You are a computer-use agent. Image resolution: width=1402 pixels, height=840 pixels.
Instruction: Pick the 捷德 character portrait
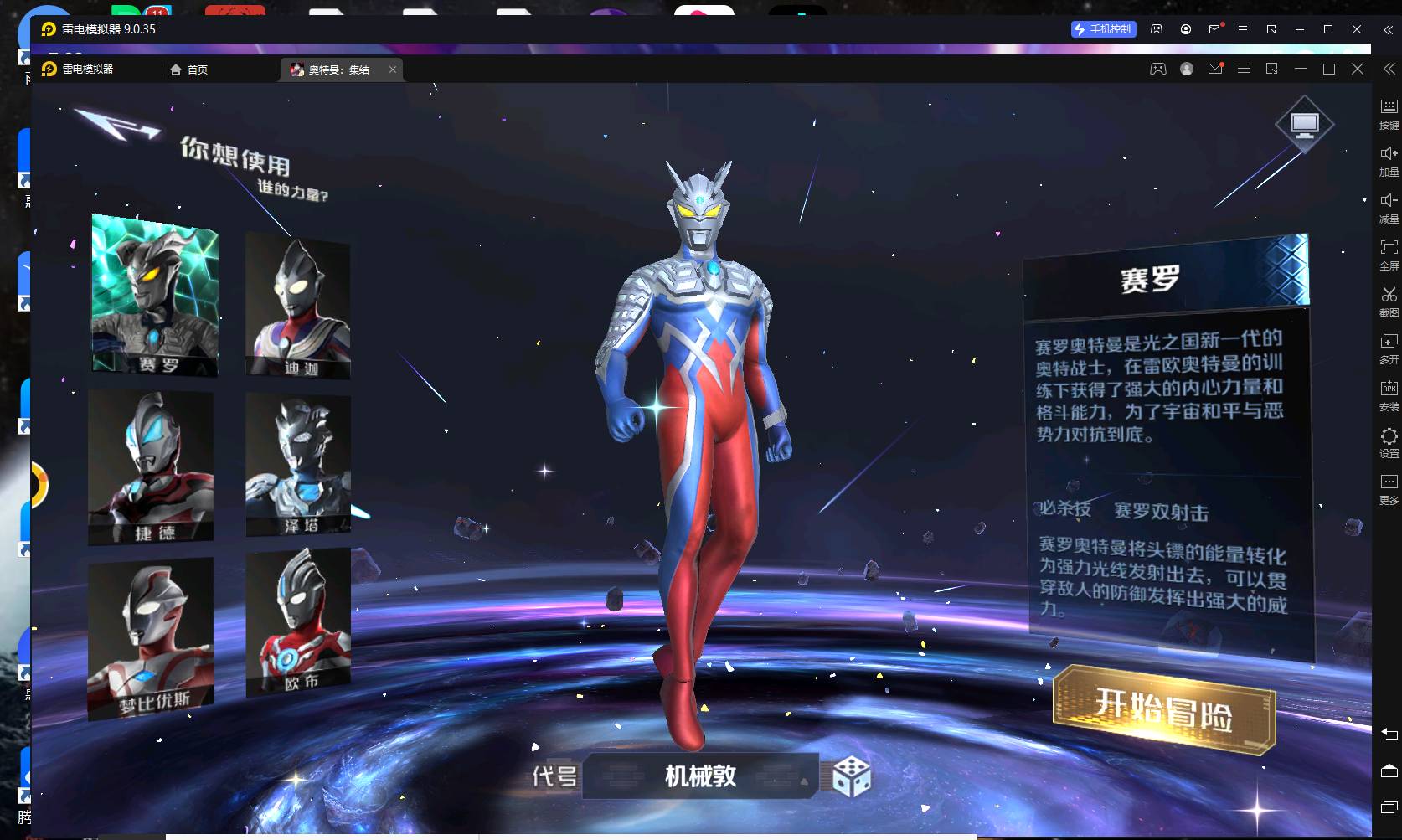tap(152, 466)
